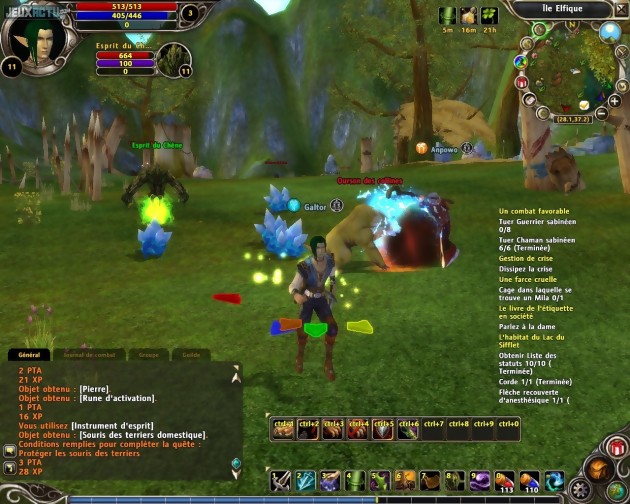Image resolution: width=630 pixels, height=504 pixels.
Task: Activate the sword skill in slot 1
Action: [281, 481]
